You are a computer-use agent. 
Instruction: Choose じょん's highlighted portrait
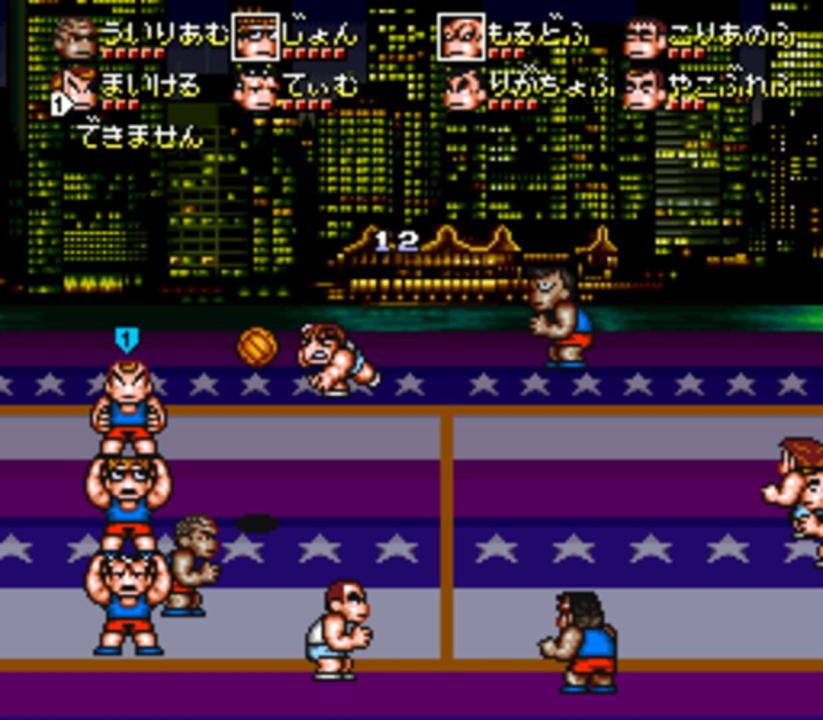[x=256, y=37]
